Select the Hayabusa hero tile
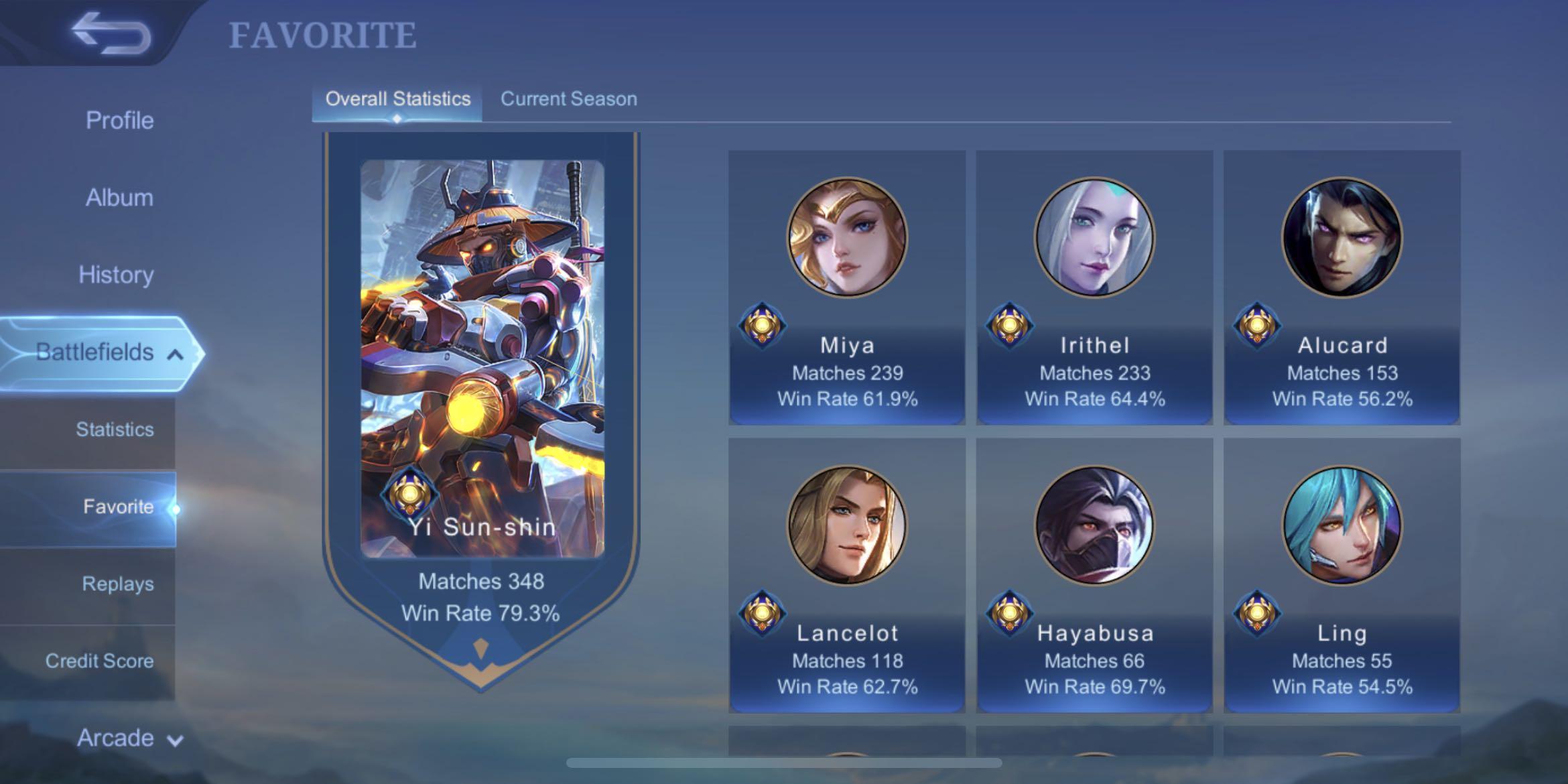1568x784 pixels. click(1094, 575)
